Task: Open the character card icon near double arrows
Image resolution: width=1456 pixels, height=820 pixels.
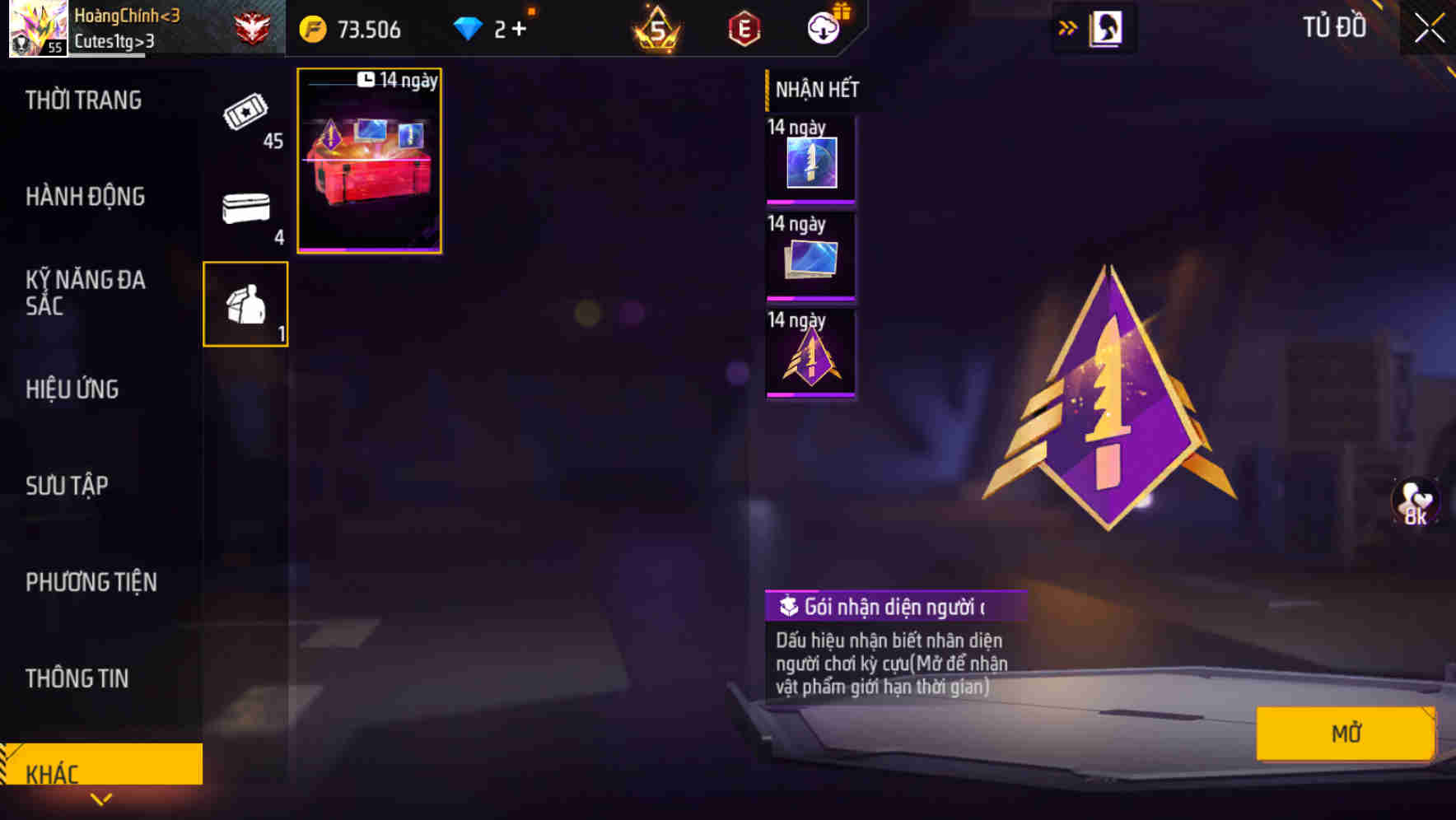Action: pos(1106,27)
